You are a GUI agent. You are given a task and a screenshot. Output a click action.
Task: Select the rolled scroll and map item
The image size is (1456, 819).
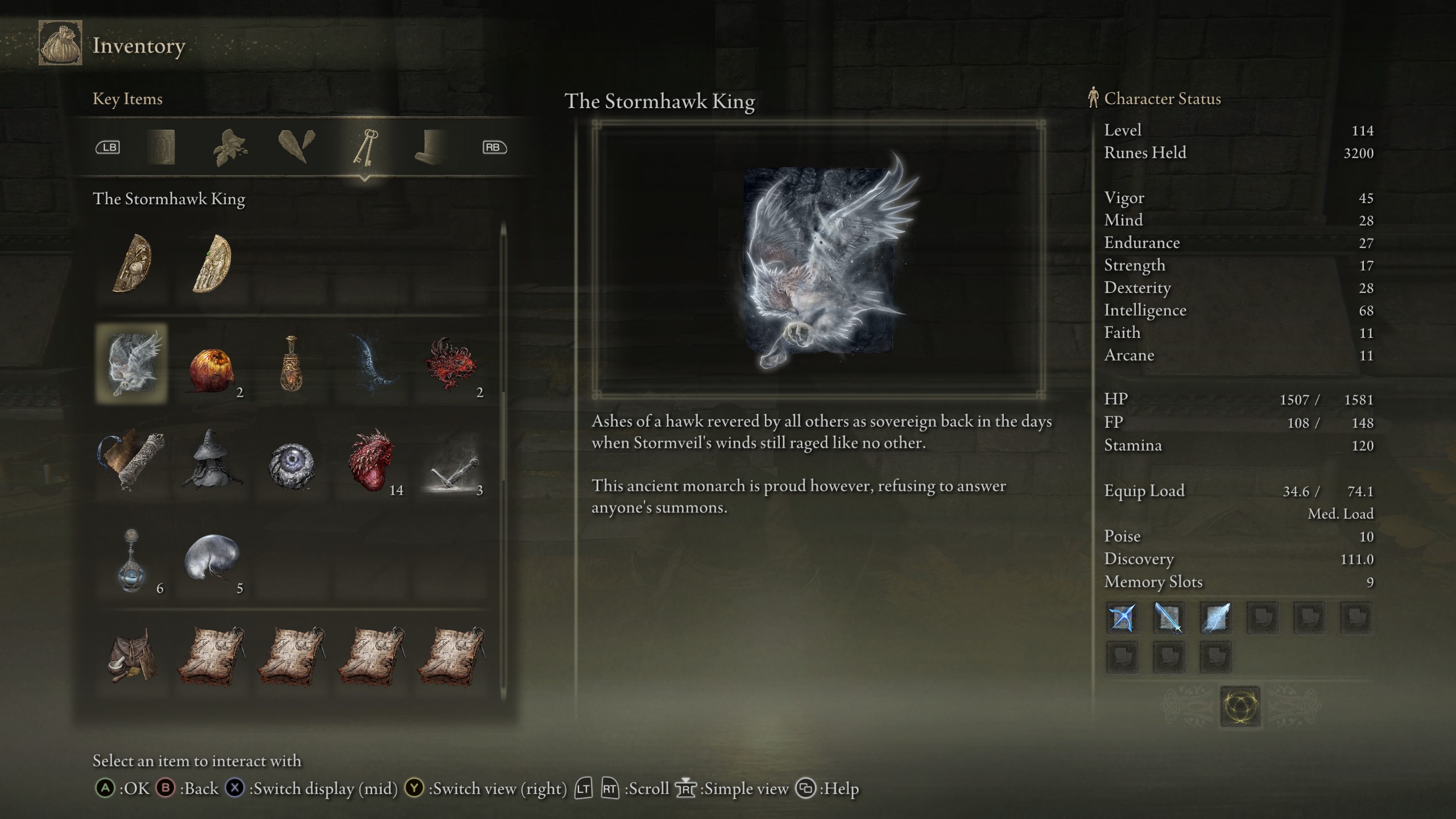click(x=132, y=460)
